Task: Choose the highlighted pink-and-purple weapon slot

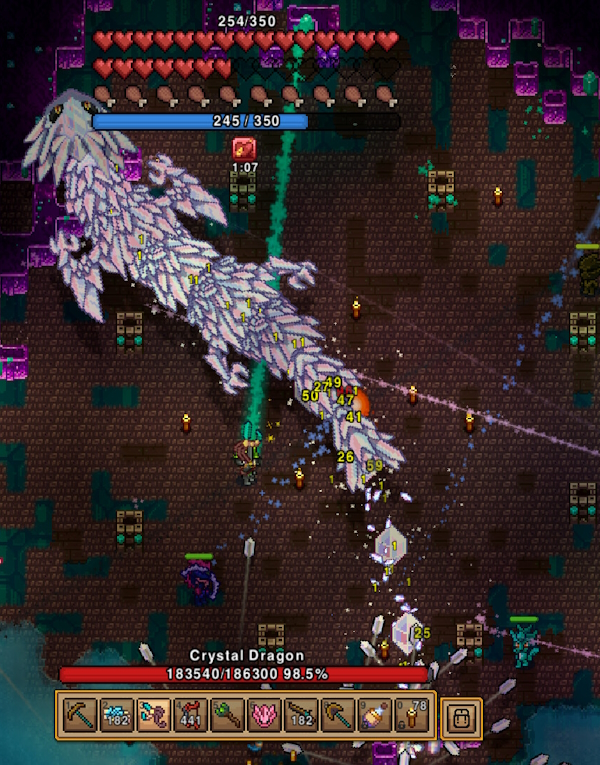Action: tap(152, 717)
